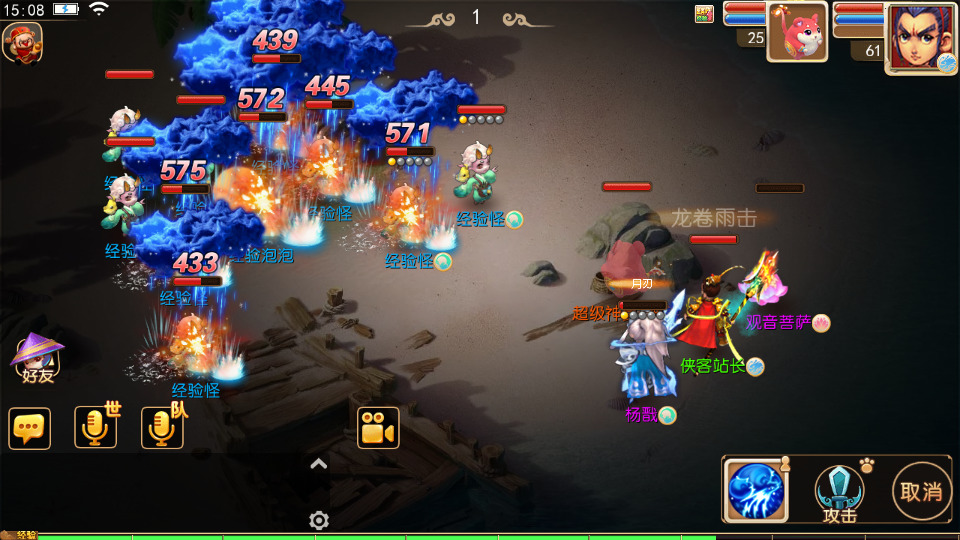Open the EXP bonus icon
Screen dimensions: 960x540
pyautogui.click(x=704, y=13)
